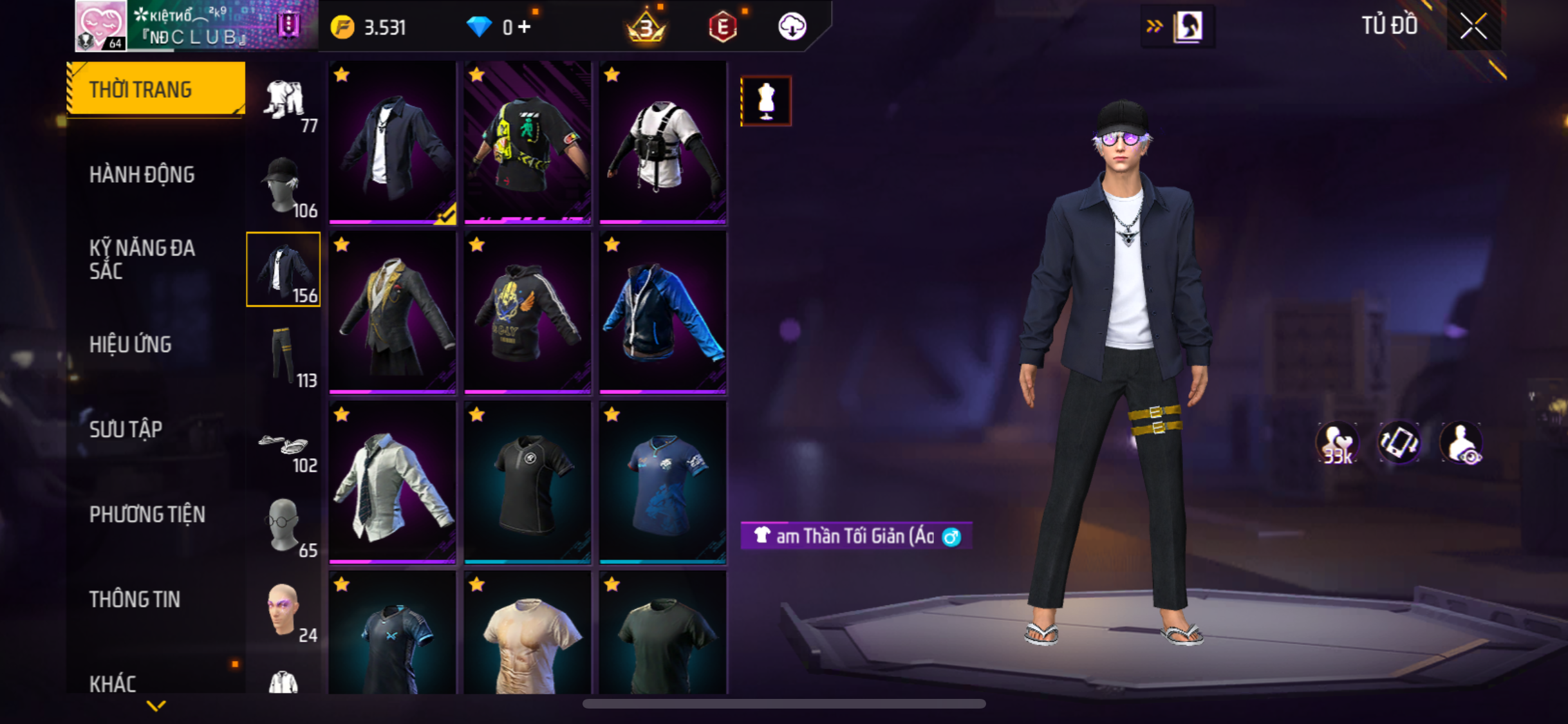The height and width of the screenshot is (724, 1568).
Task: Show the THÔNG TIN section
Action: pyautogui.click(x=135, y=599)
